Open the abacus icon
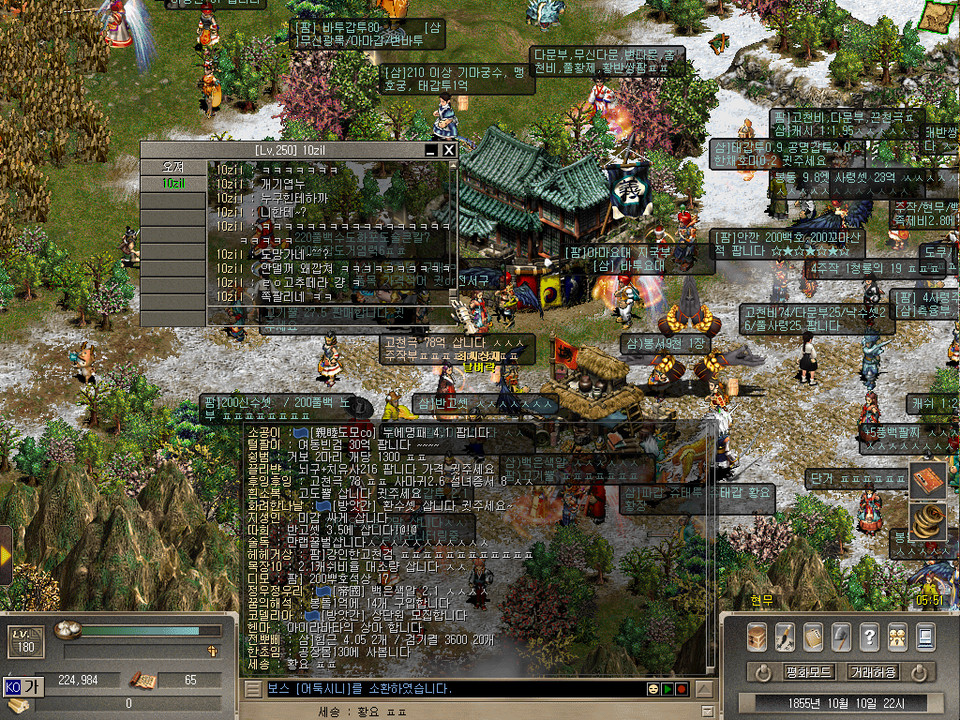The image size is (960, 720). click(814, 636)
